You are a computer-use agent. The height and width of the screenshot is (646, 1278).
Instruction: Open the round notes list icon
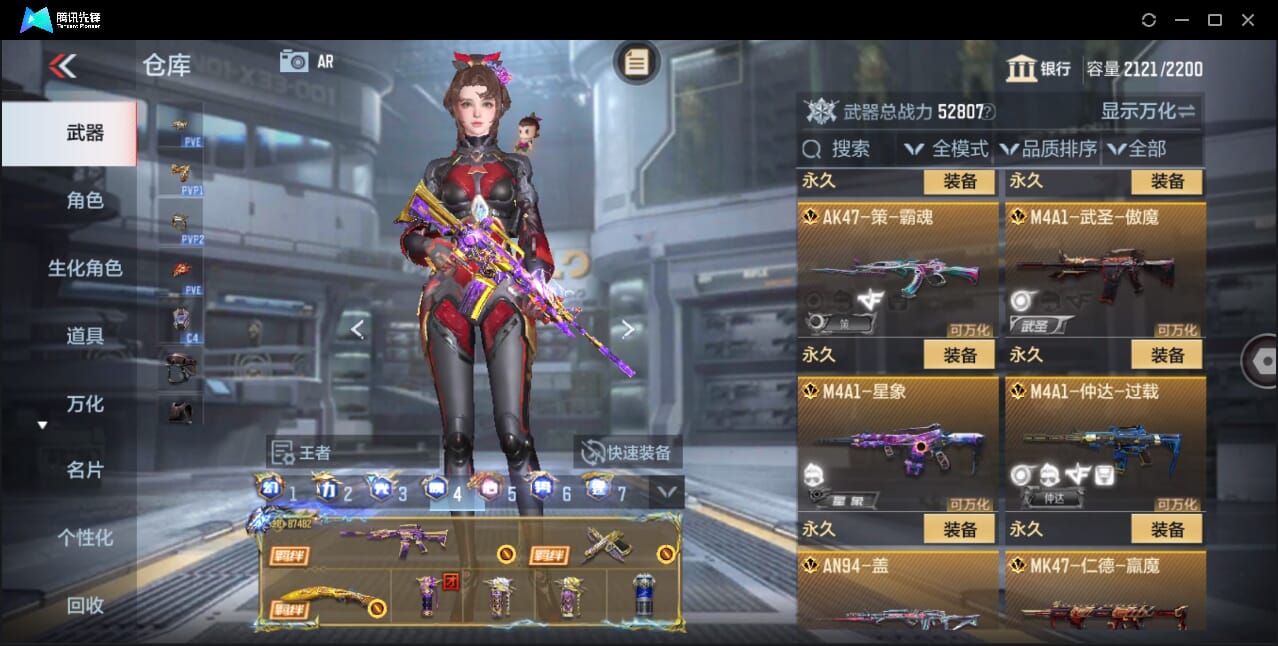[636, 62]
